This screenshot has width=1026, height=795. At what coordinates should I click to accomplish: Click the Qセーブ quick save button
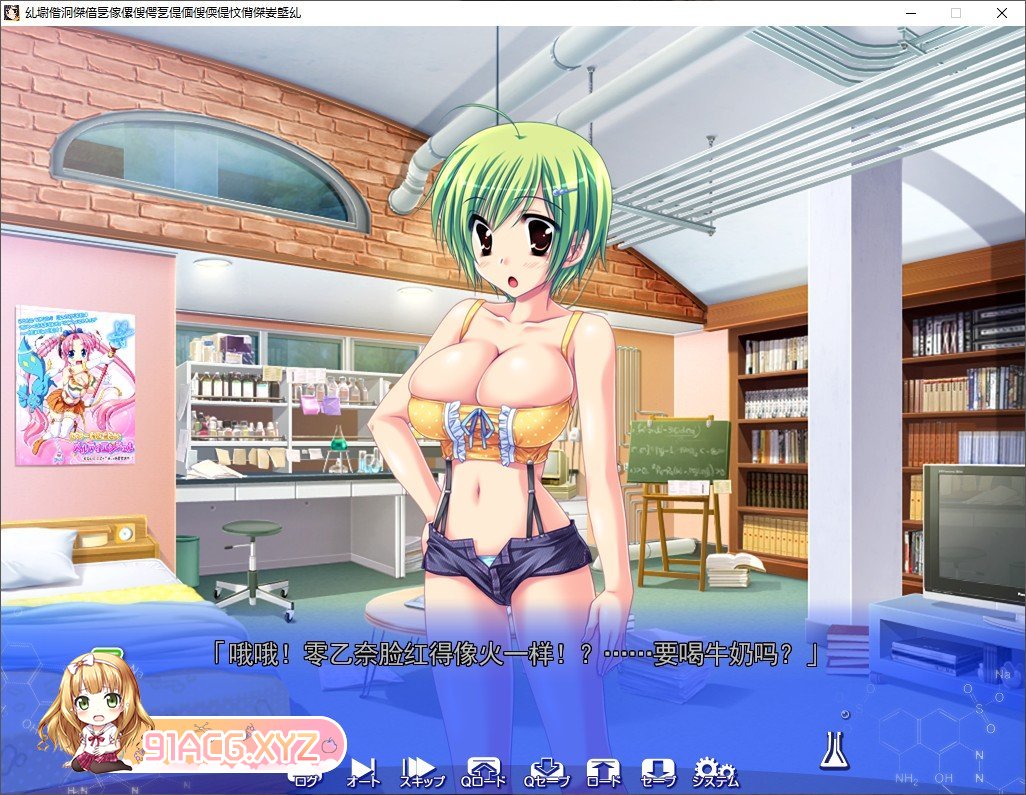click(x=545, y=772)
